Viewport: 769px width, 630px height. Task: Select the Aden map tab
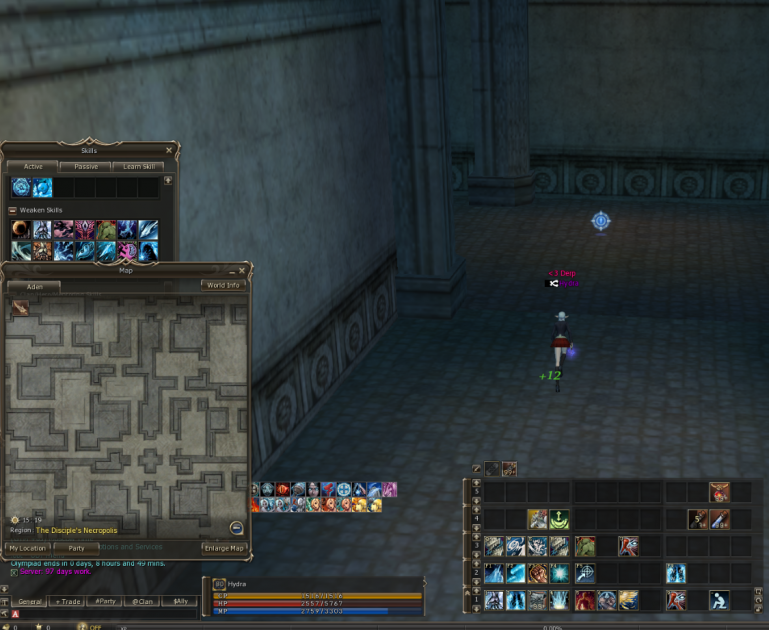pos(34,286)
